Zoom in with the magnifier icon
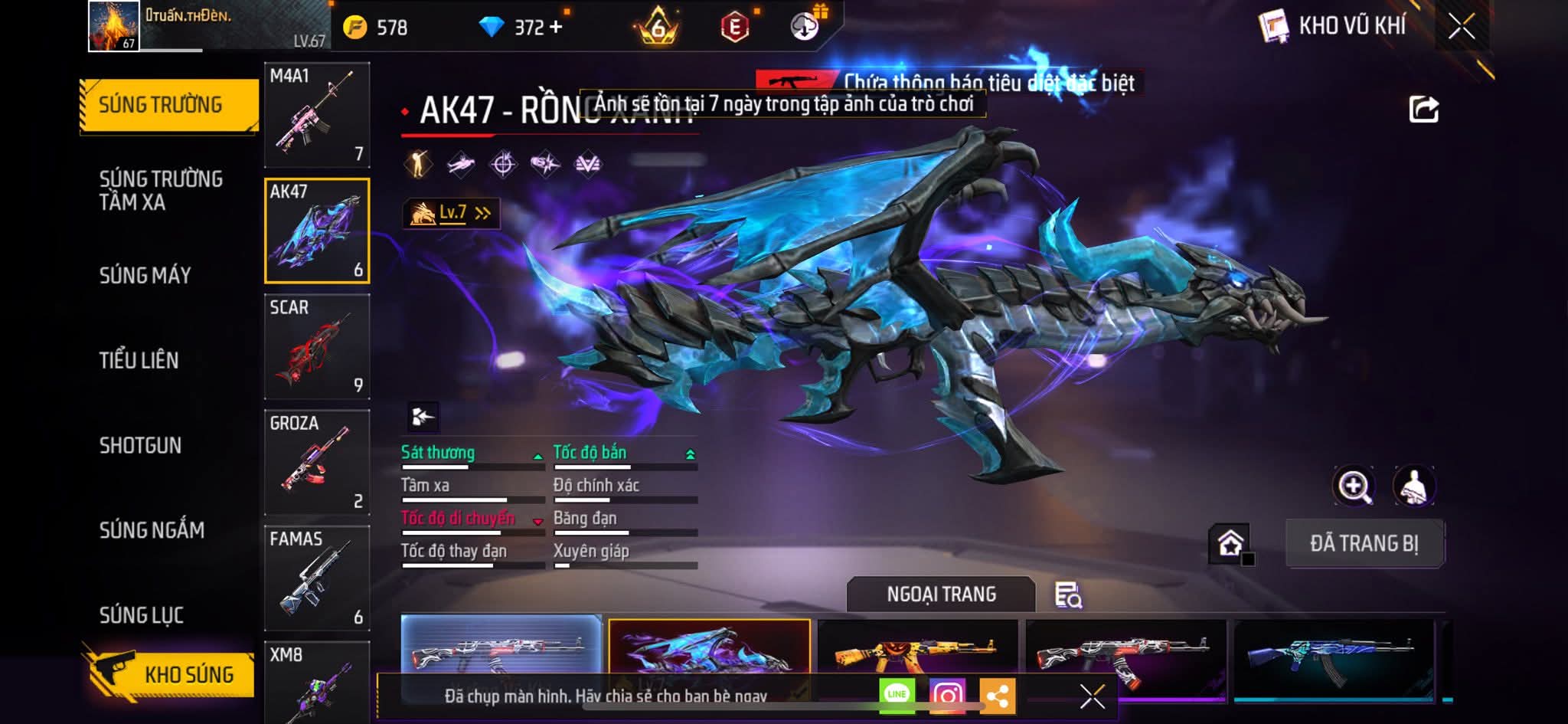Screen dimensions: 1568x724 pyautogui.click(x=1354, y=486)
